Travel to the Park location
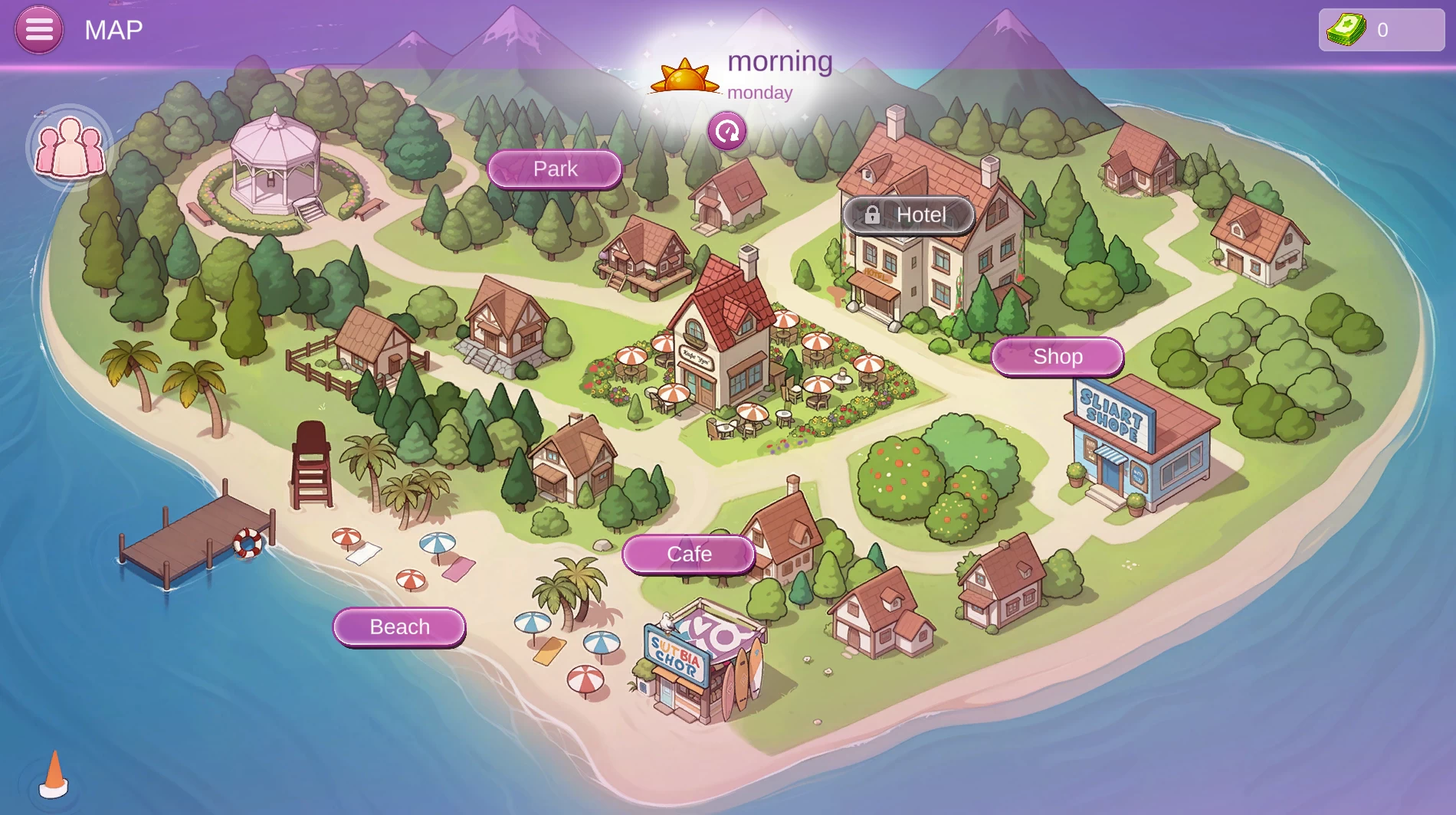This screenshot has width=1456, height=815. point(555,169)
